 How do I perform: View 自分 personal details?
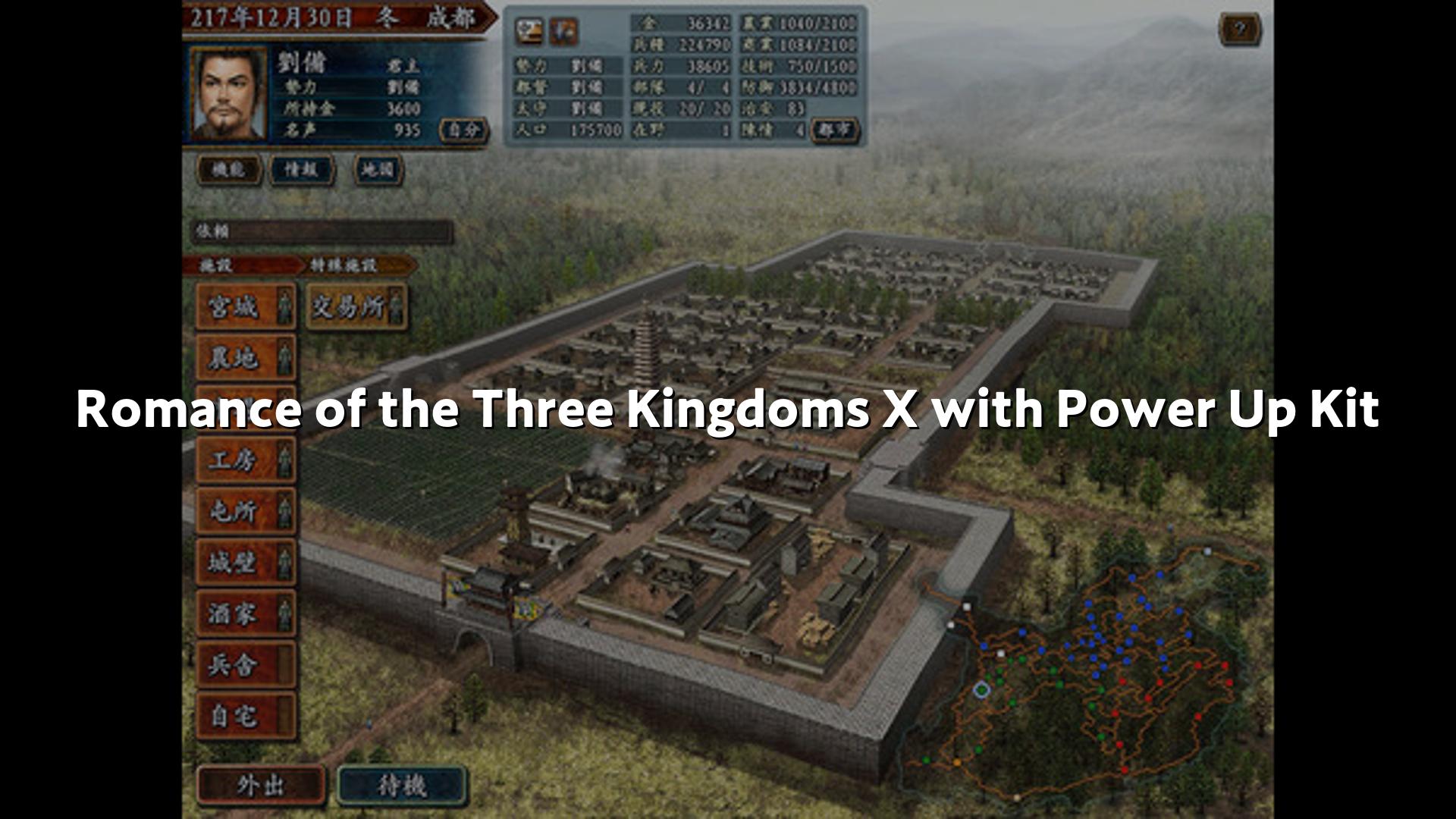point(463,130)
